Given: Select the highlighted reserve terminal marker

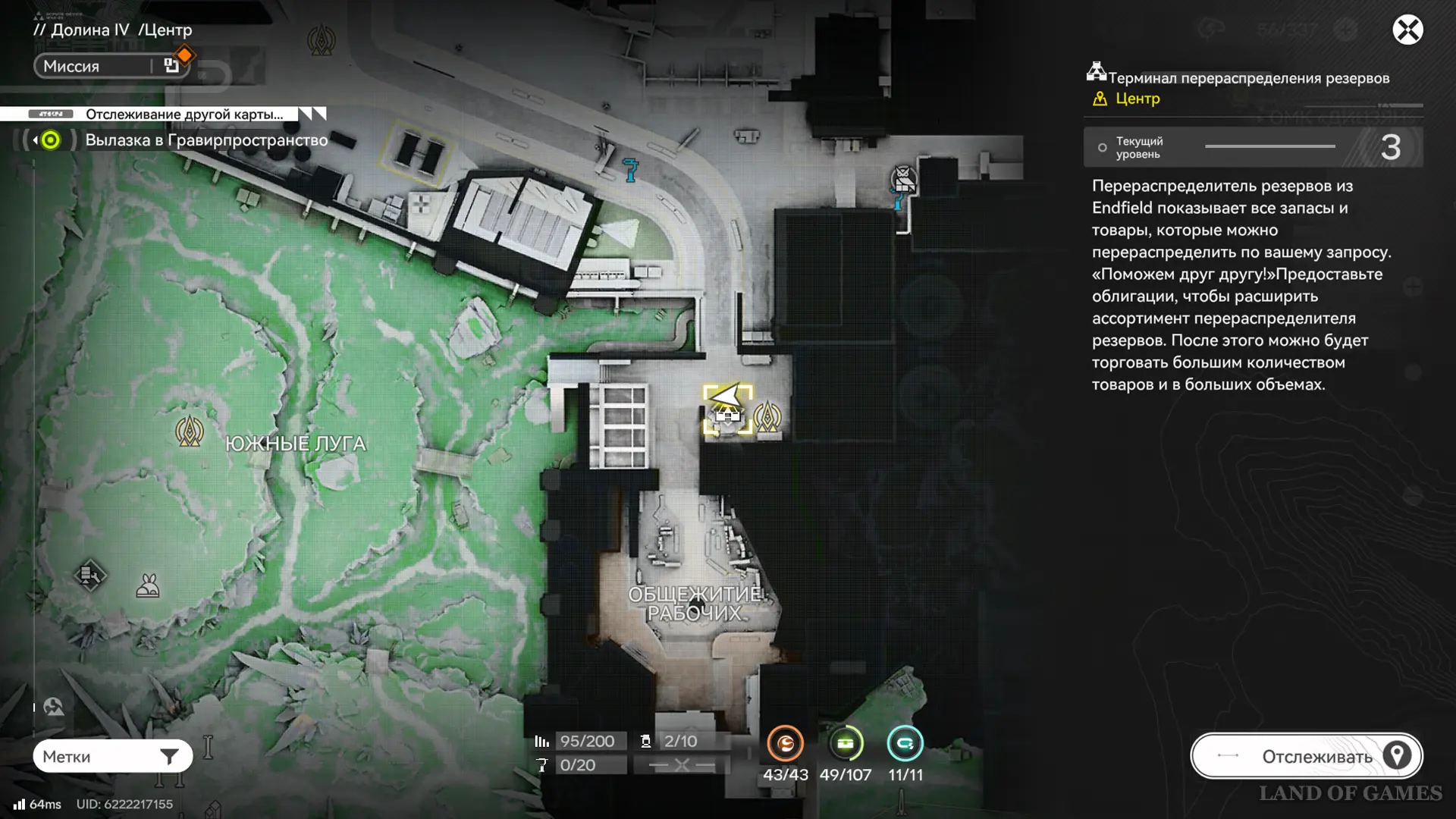Looking at the screenshot, I should click(x=728, y=410).
